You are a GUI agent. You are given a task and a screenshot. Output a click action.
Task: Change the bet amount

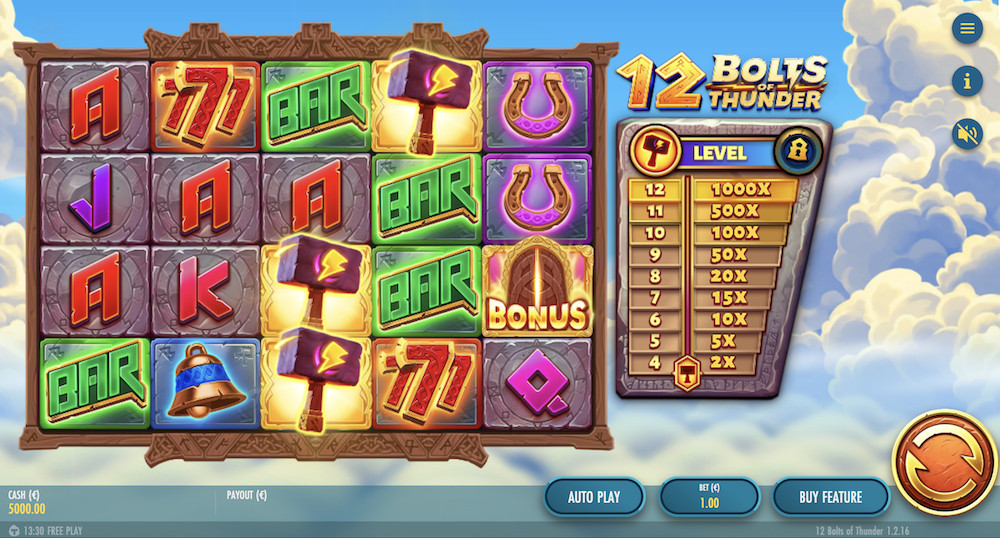point(708,496)
